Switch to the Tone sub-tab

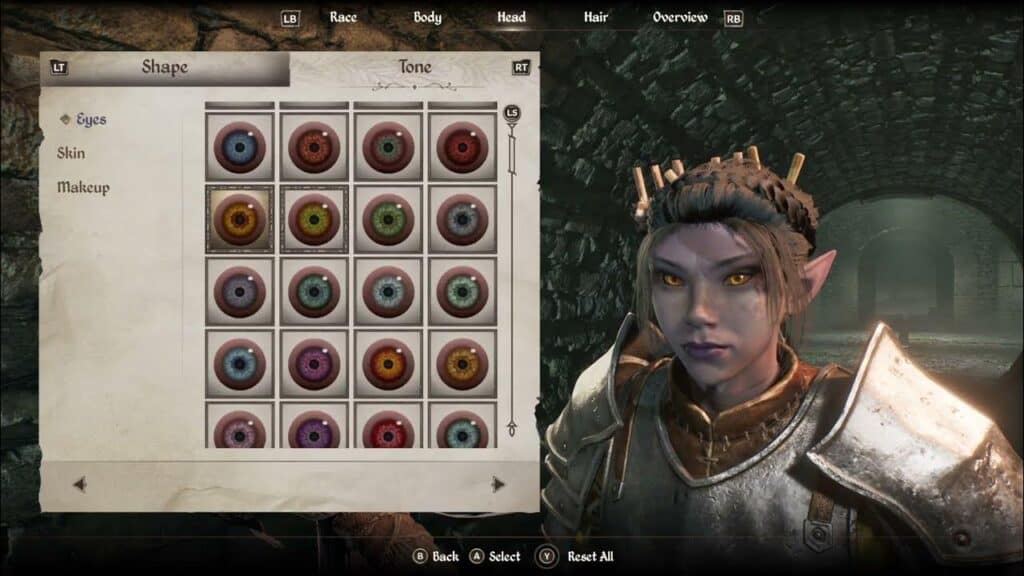tap(414, 68)
